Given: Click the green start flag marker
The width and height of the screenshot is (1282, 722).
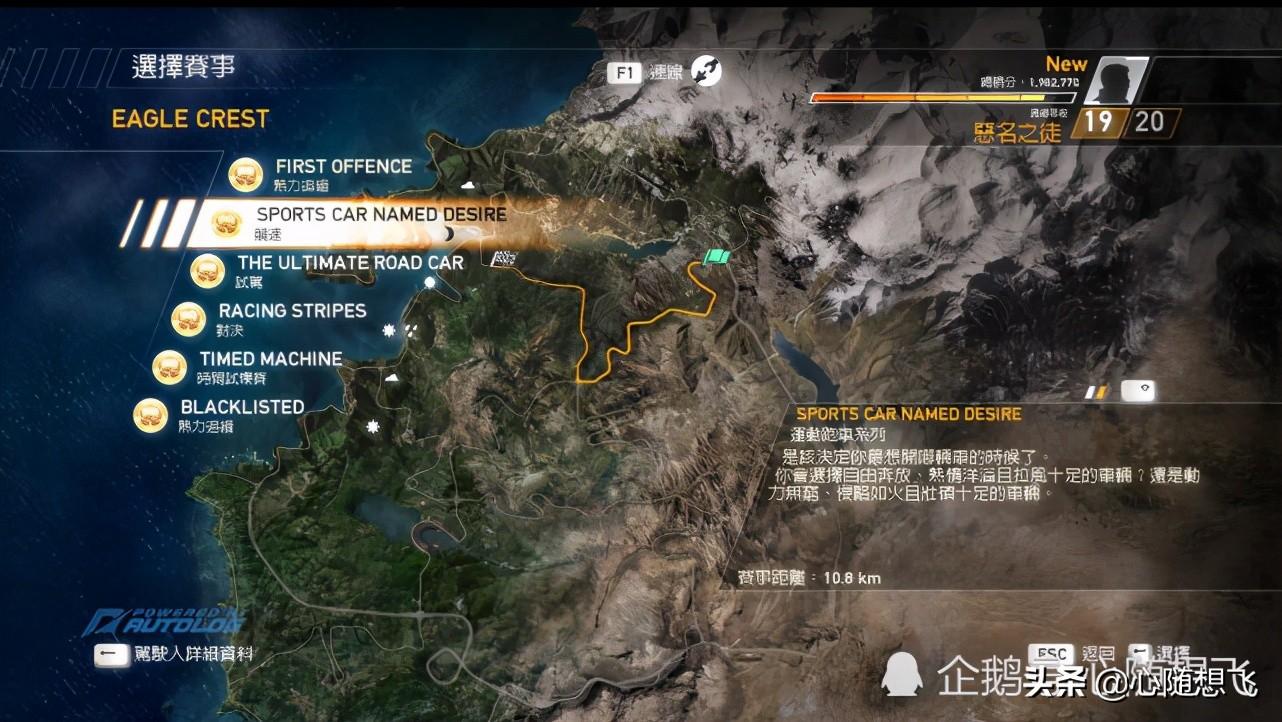Looking at the screenshot, I should tap(716, 257).
